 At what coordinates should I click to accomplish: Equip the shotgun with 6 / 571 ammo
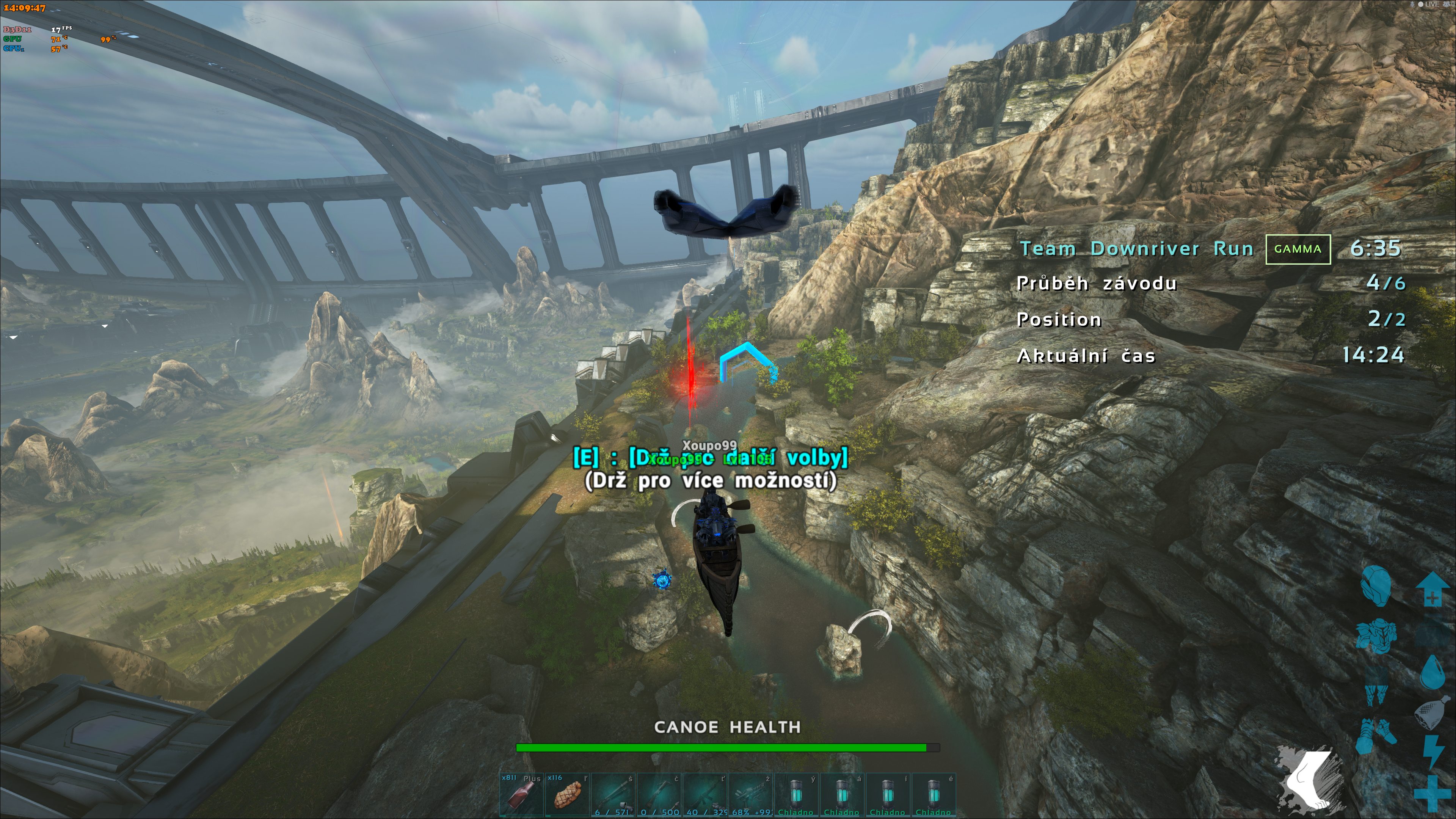click(613, 795)
